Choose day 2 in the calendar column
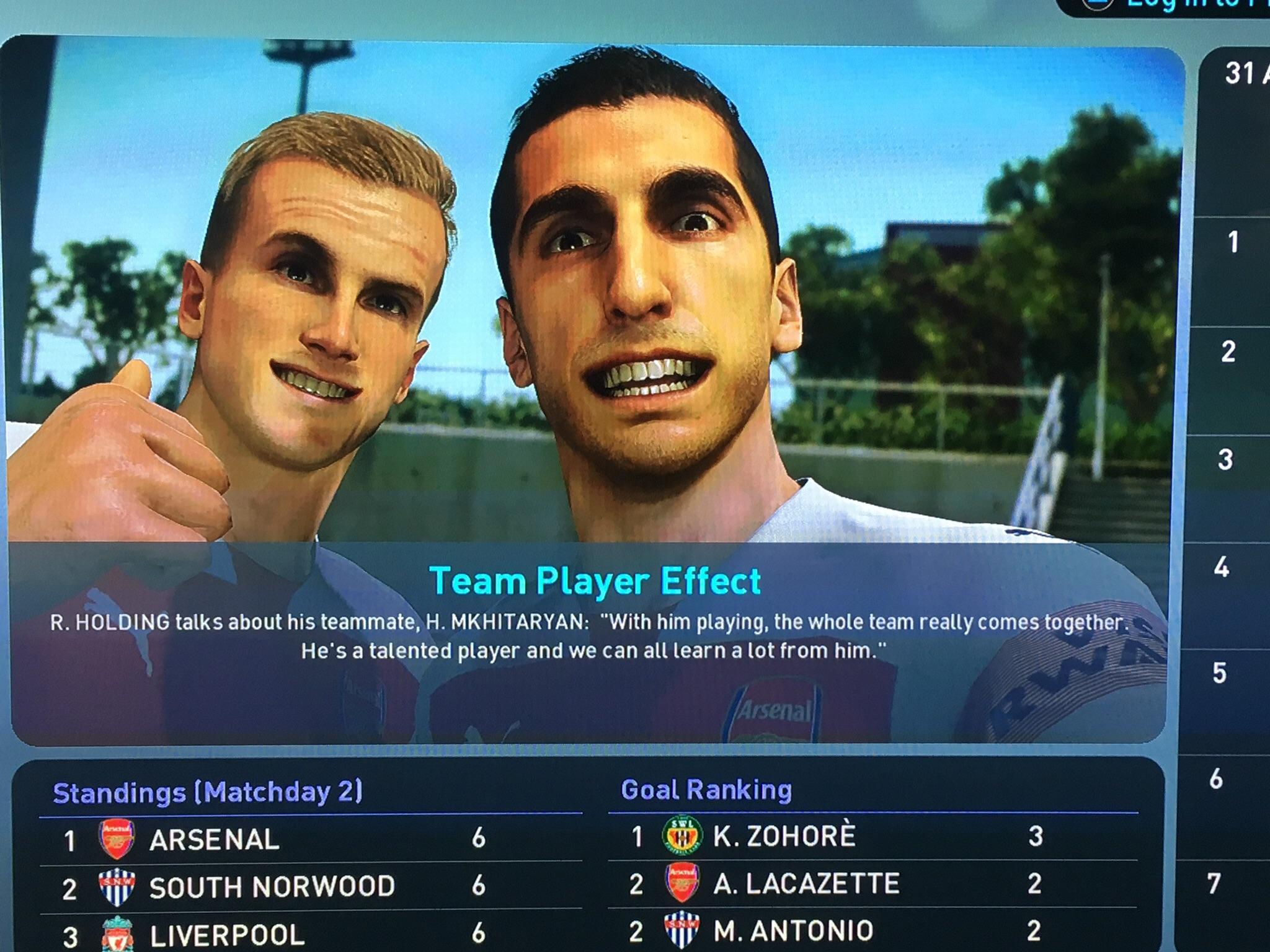Viewport: 1270px width, 952px height. coord(1228,352)
